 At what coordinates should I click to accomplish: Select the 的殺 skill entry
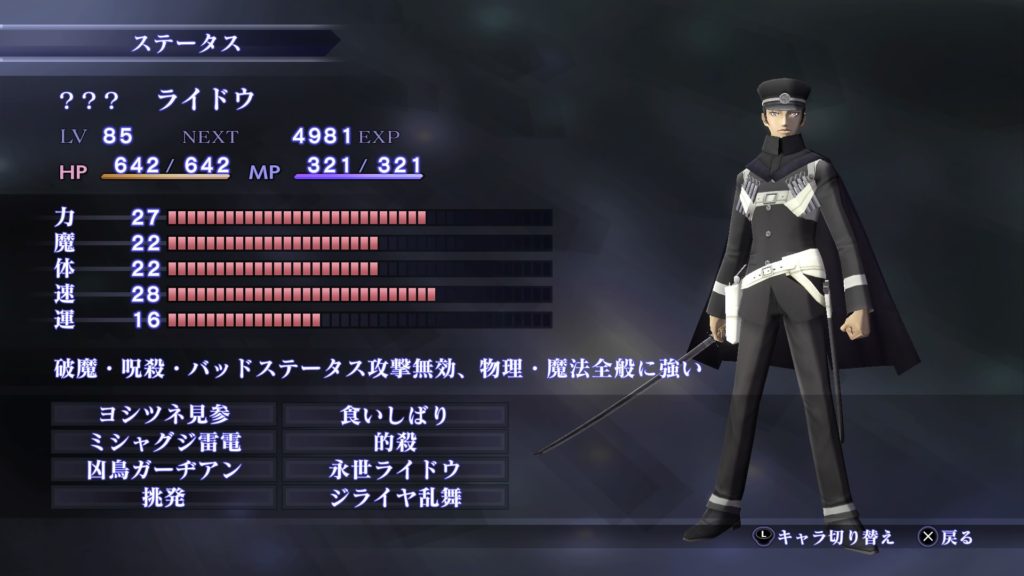coord(395,442)
